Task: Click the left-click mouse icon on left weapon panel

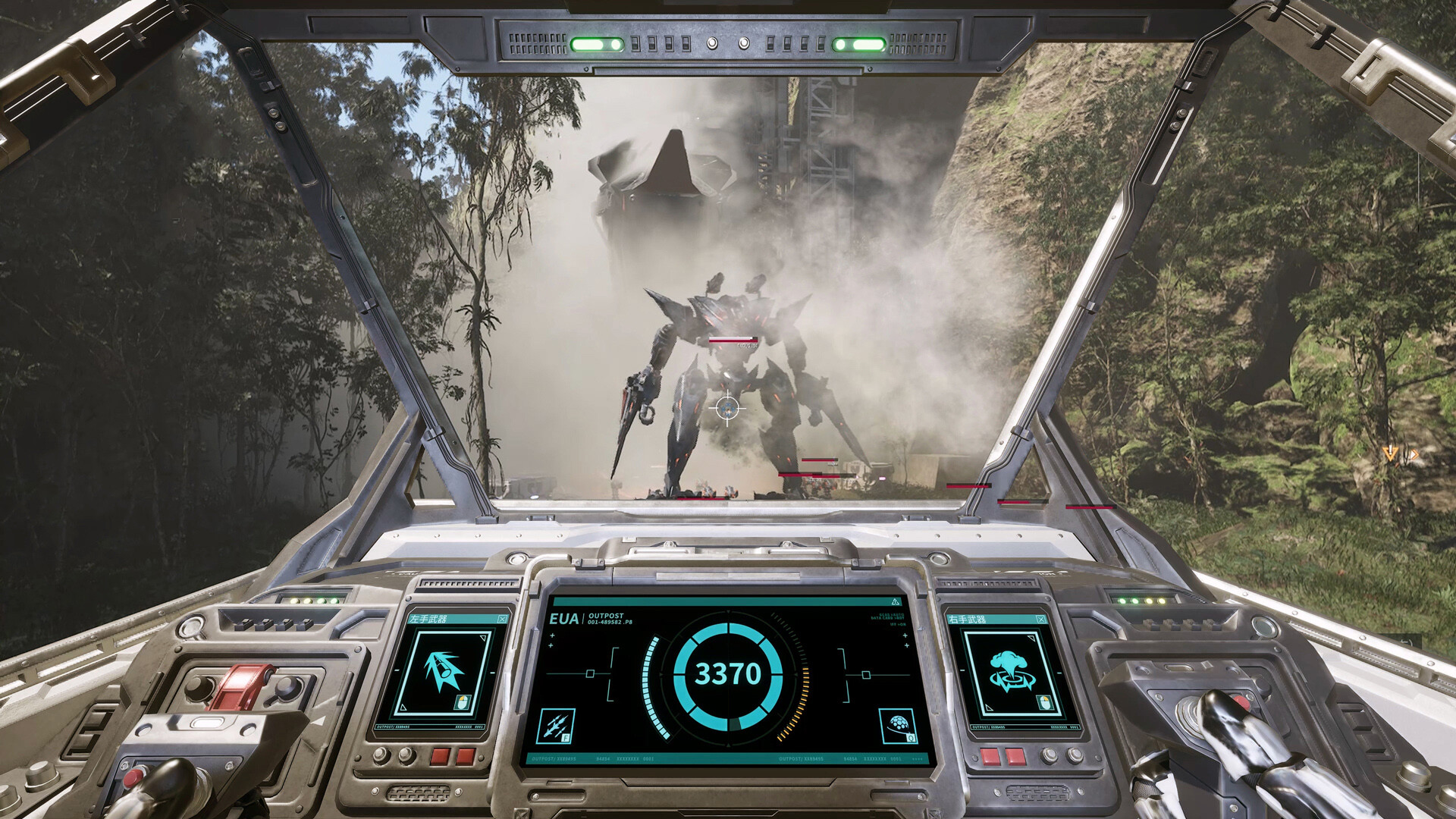Action: tap(463, 702)
